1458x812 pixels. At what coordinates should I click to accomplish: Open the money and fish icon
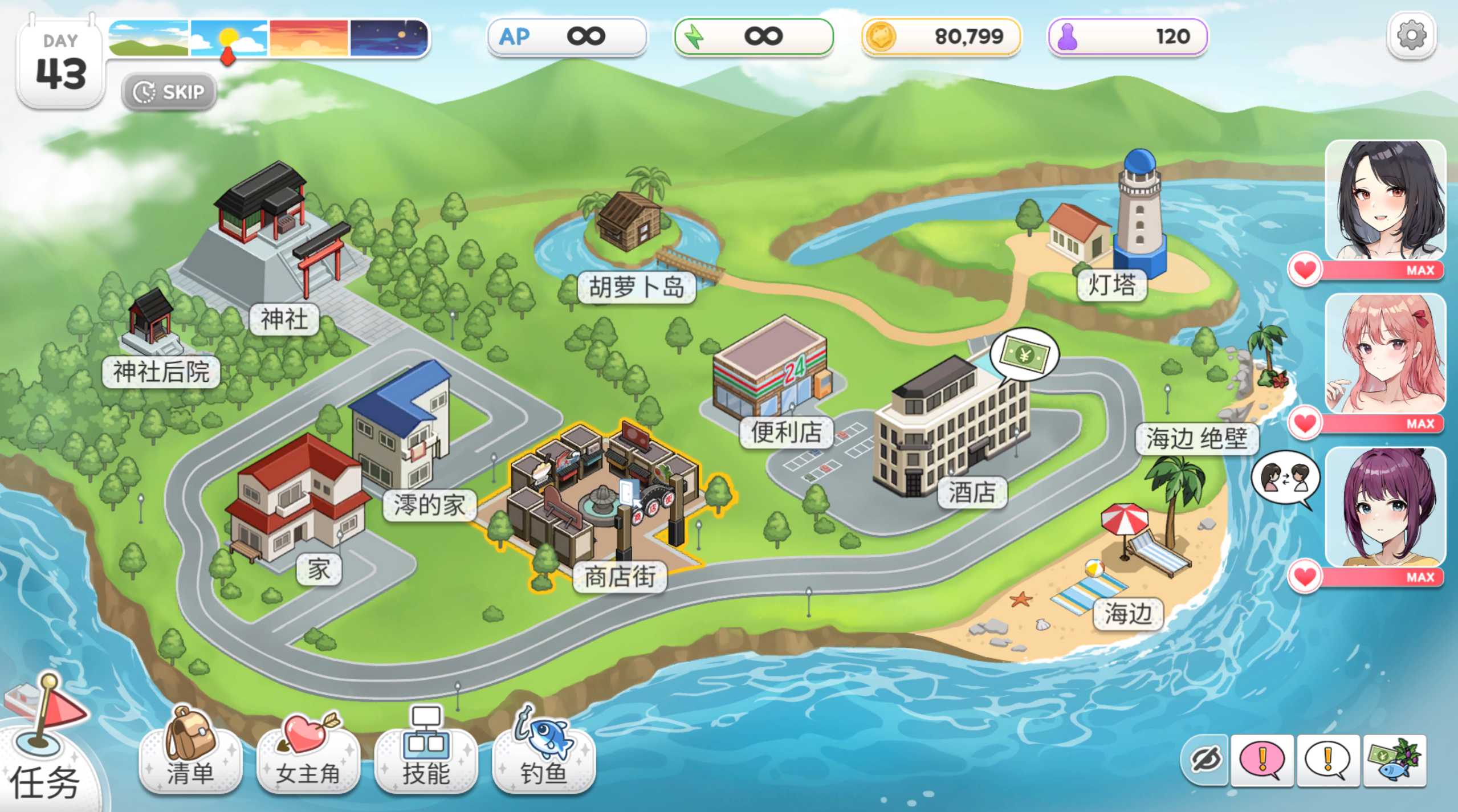[x=1394, y=760]
